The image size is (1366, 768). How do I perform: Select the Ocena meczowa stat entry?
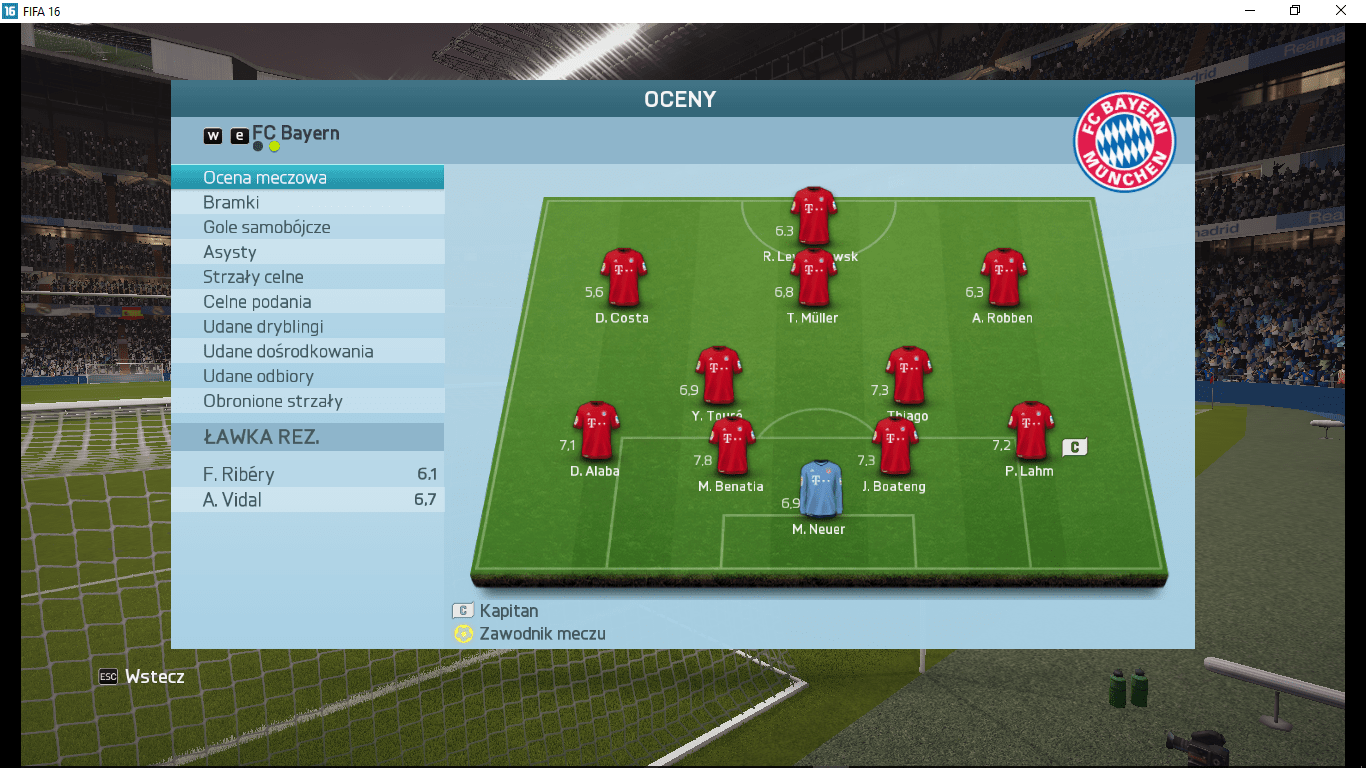[x=307, y=178]
